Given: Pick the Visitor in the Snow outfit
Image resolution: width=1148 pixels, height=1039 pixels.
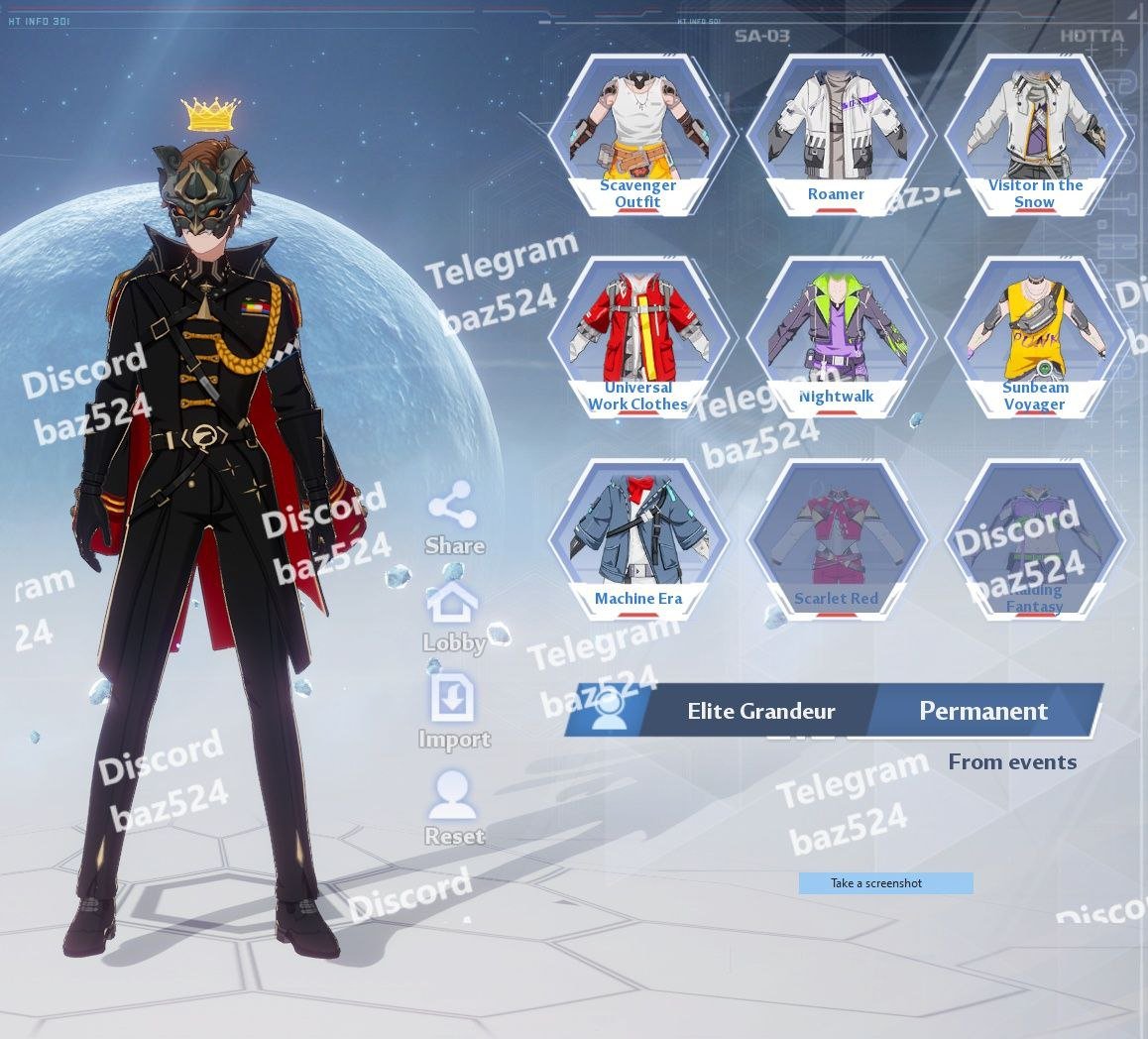Looking at the screenshot, I should [1034, 136].
